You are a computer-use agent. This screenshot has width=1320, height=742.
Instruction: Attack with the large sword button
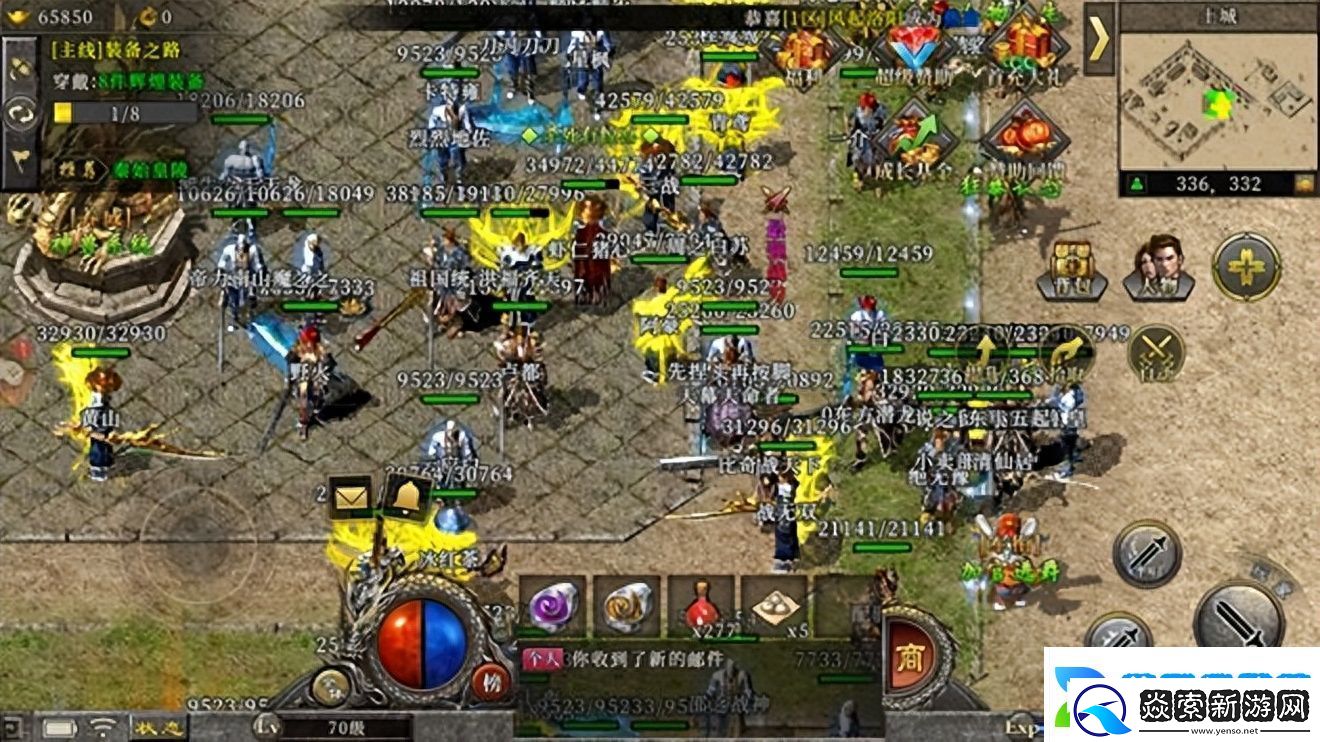[x=1238, y=613]
